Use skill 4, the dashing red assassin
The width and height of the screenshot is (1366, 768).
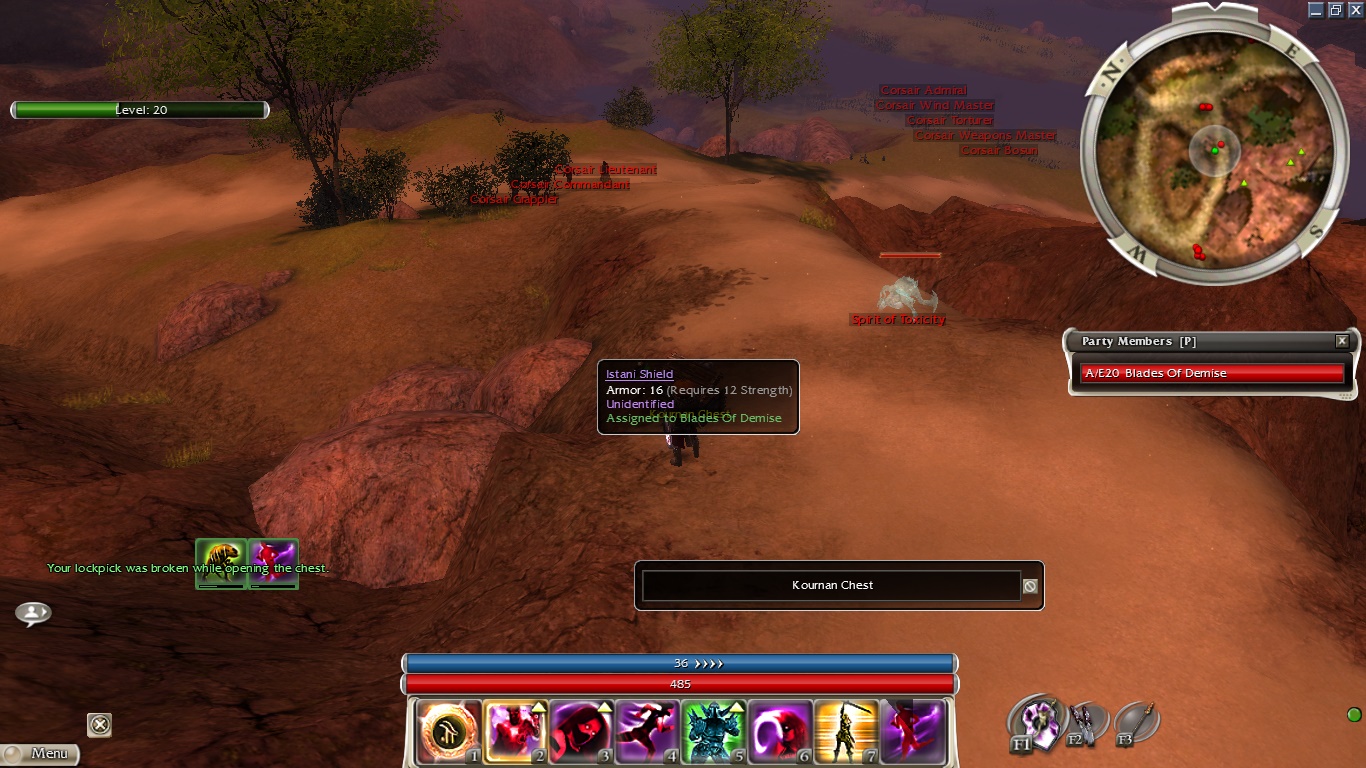(x=647, y=732)
